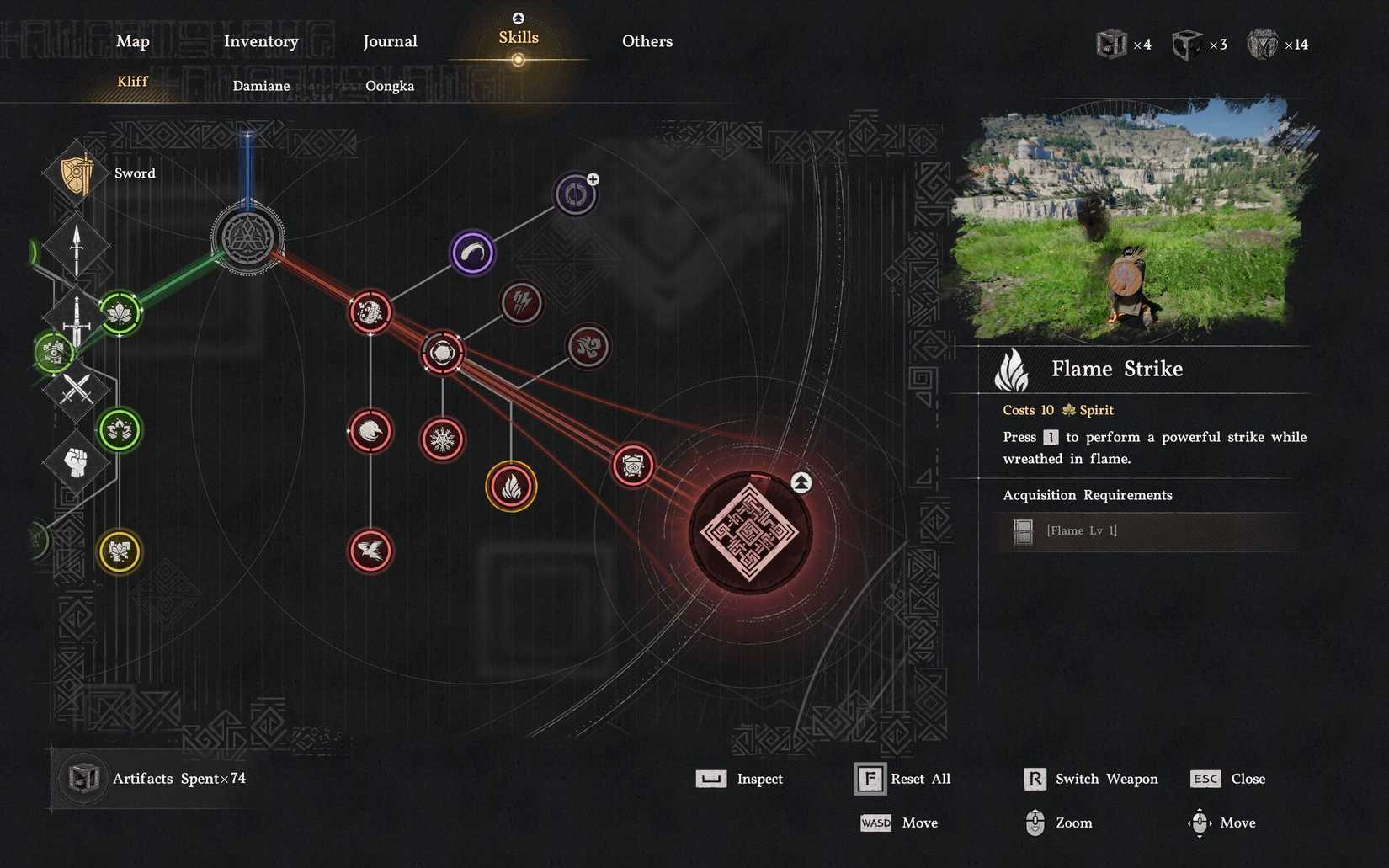
Task: Open the Map tab
Action: [x=133, y=41]
